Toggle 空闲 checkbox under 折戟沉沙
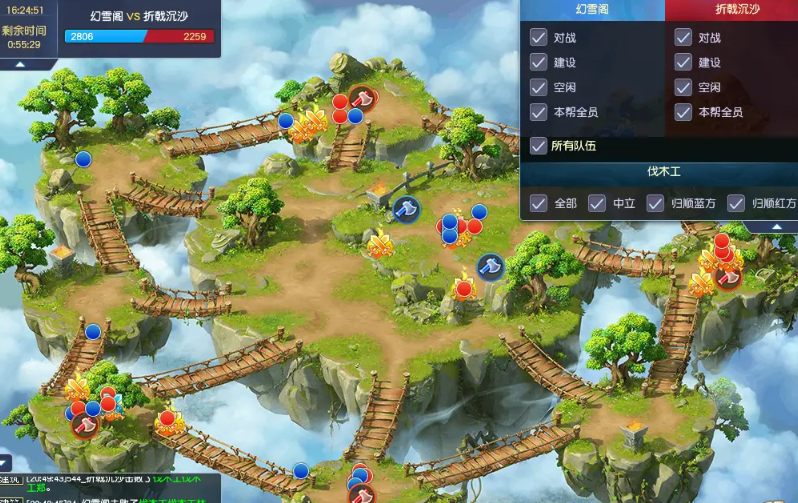 click(683, 87)
